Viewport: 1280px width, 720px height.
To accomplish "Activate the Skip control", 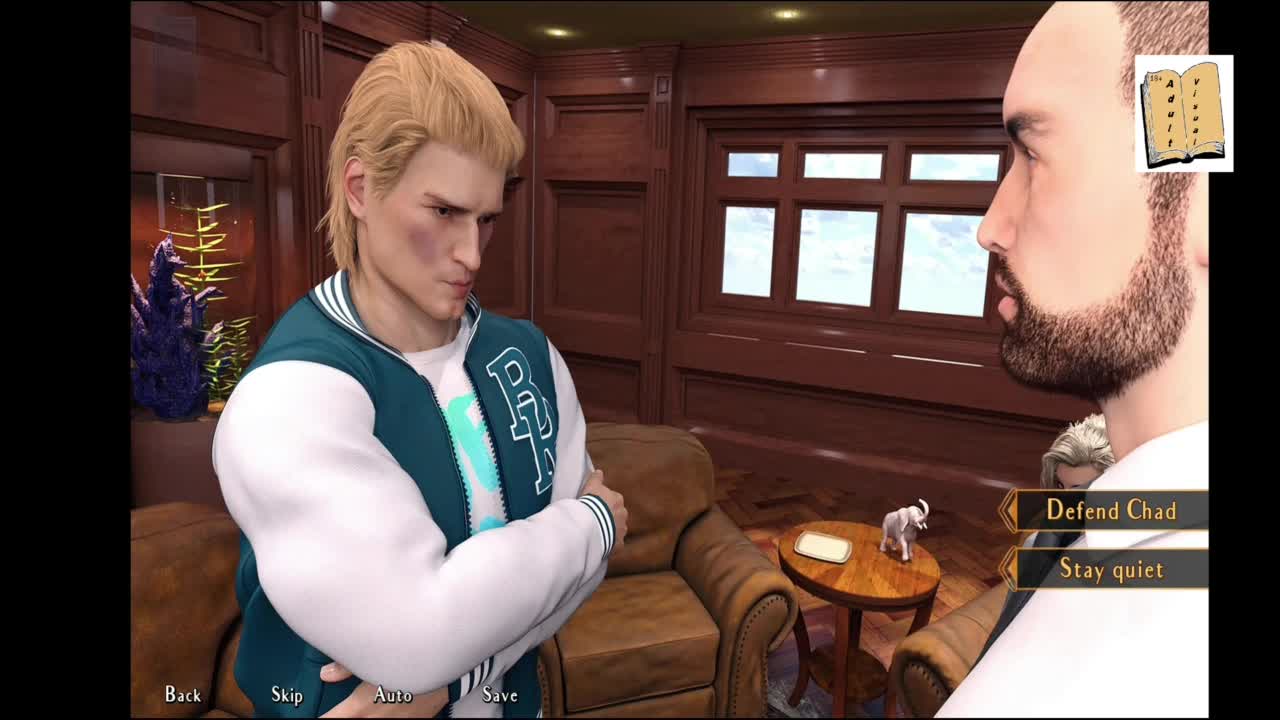I will (x=287, y=694).
